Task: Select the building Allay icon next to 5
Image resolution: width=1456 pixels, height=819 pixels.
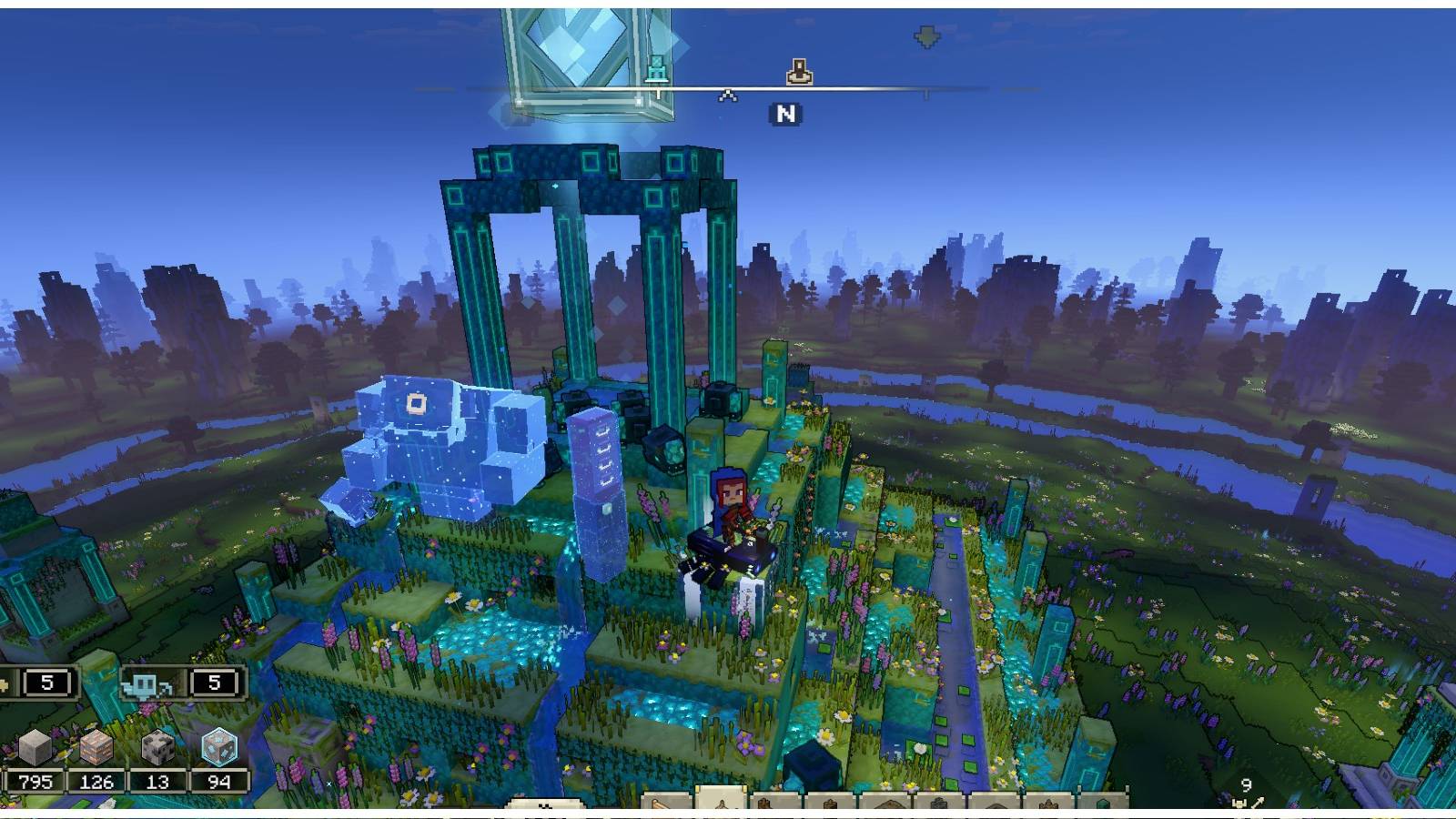Action: click(5, 684)
